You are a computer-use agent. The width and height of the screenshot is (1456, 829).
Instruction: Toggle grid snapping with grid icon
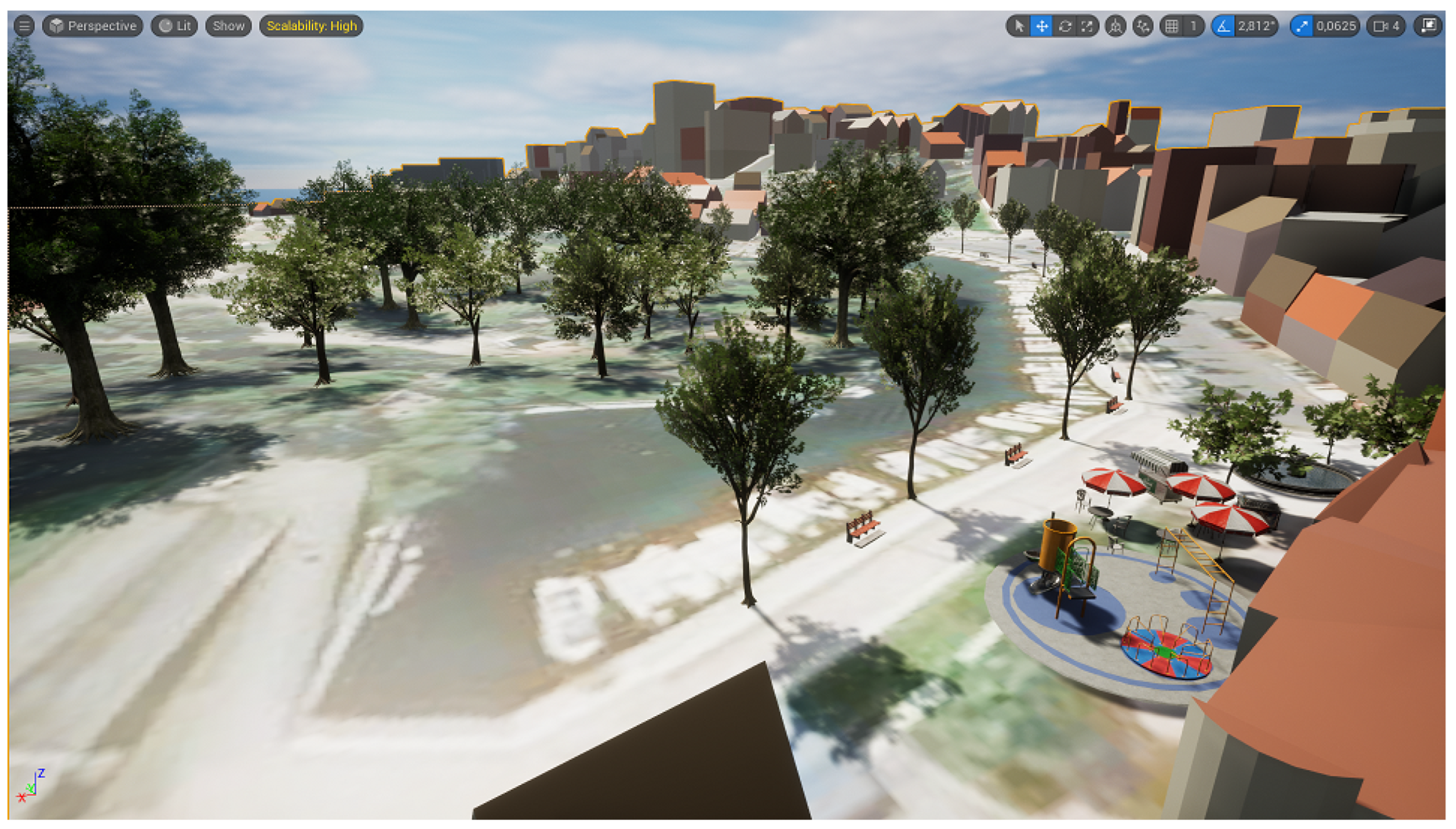tap(1171, 26)
